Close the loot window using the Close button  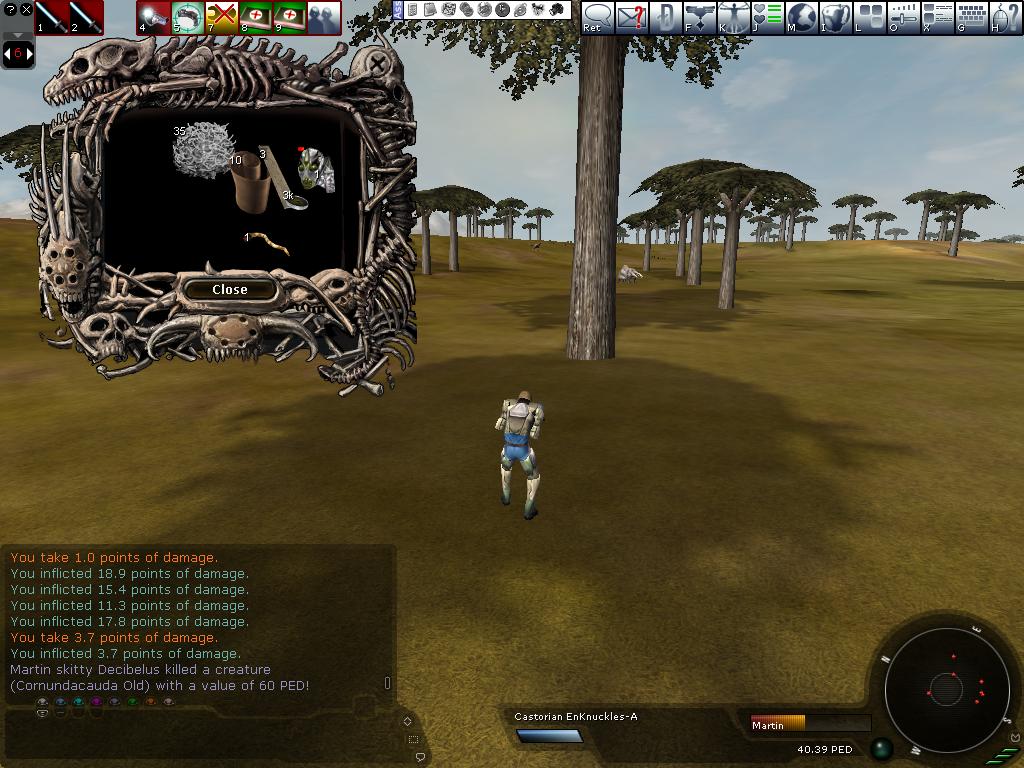click(x=229, y=289)
